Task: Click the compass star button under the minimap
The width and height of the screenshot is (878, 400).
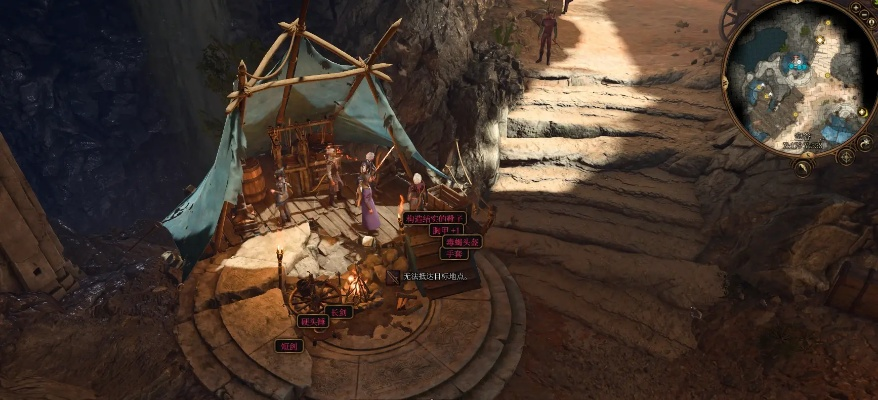Action: 846,156
